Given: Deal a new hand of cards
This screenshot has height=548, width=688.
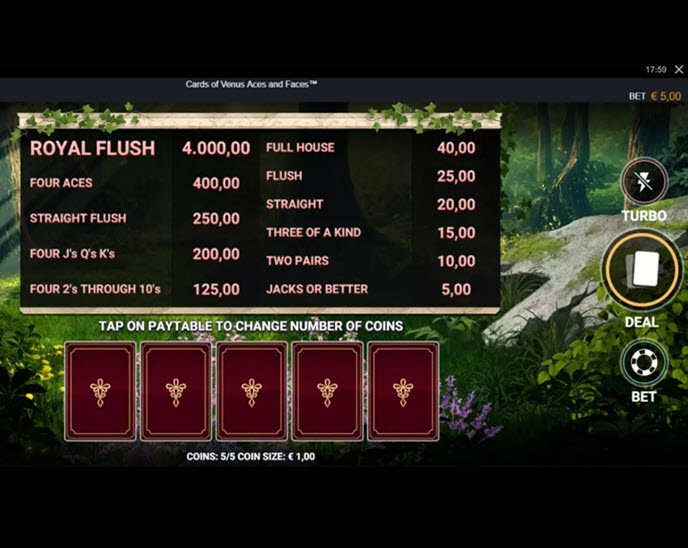Looking at the screenshot, I should (x=643, y=270).
